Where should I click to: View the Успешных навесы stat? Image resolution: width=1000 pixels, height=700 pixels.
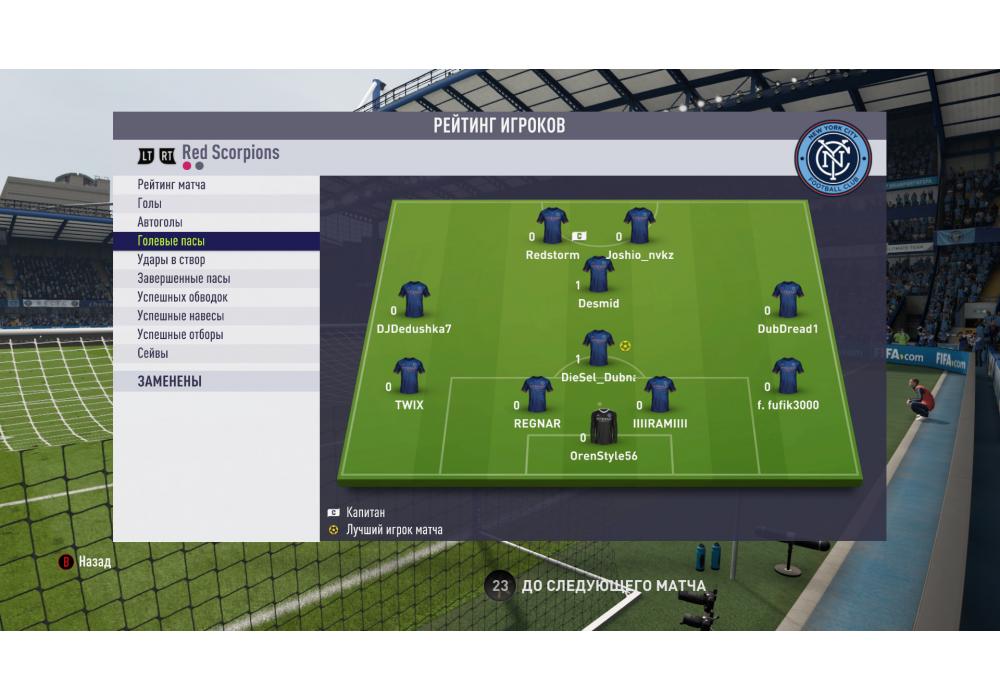[180, 316]
